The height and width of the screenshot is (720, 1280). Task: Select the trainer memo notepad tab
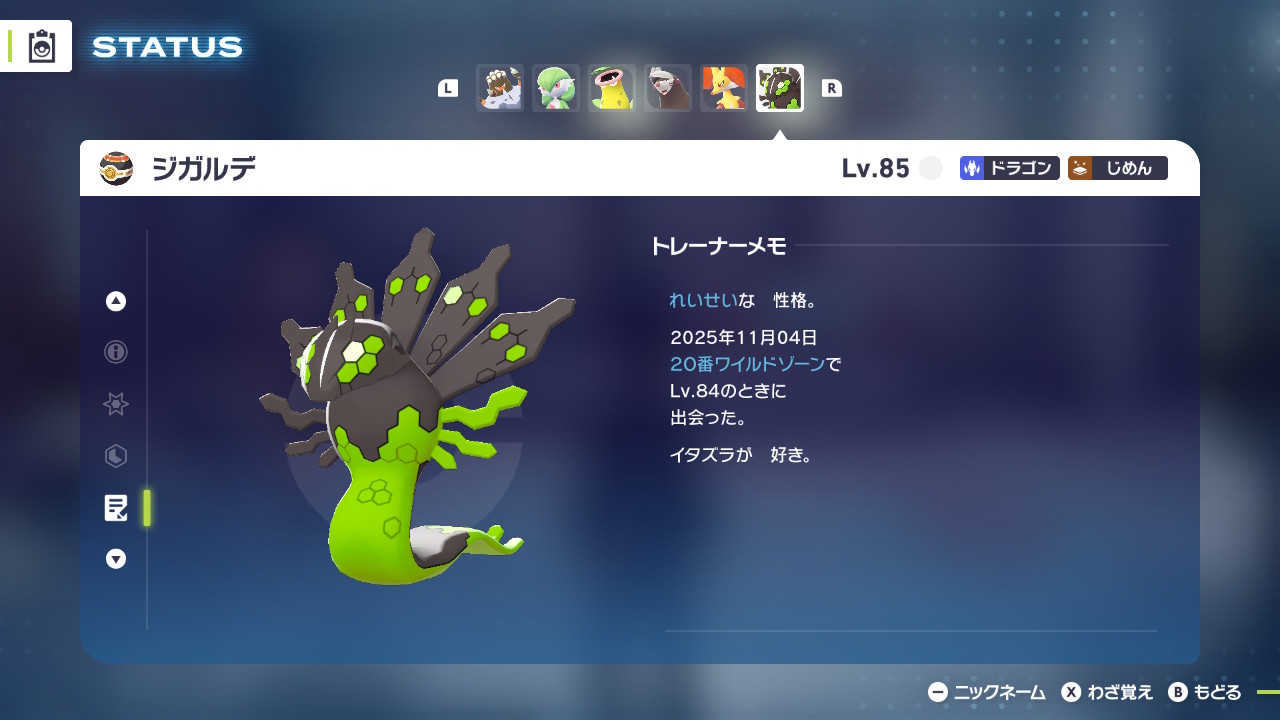116,508
